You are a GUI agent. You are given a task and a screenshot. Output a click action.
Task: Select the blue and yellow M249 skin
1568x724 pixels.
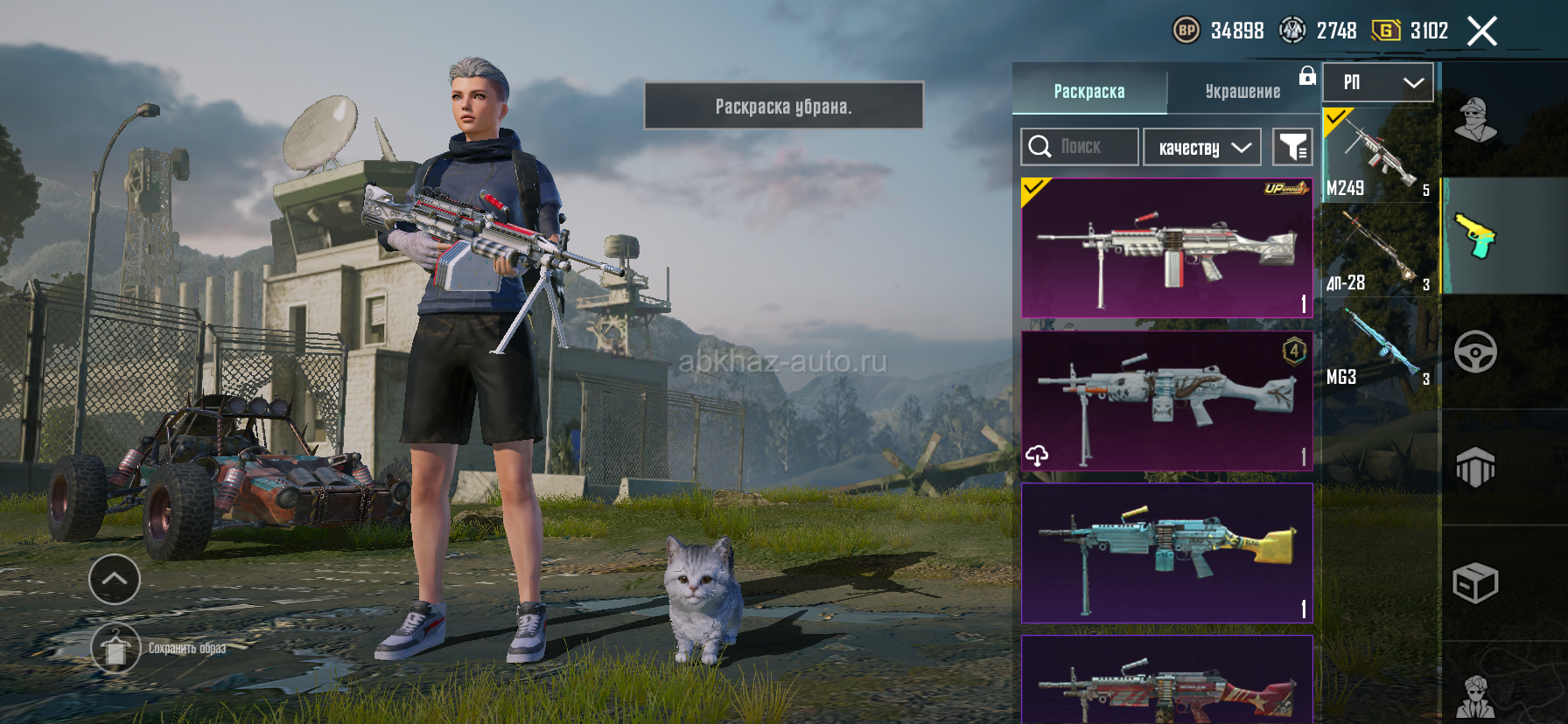pyautogui.click(x=1166, y=553)
